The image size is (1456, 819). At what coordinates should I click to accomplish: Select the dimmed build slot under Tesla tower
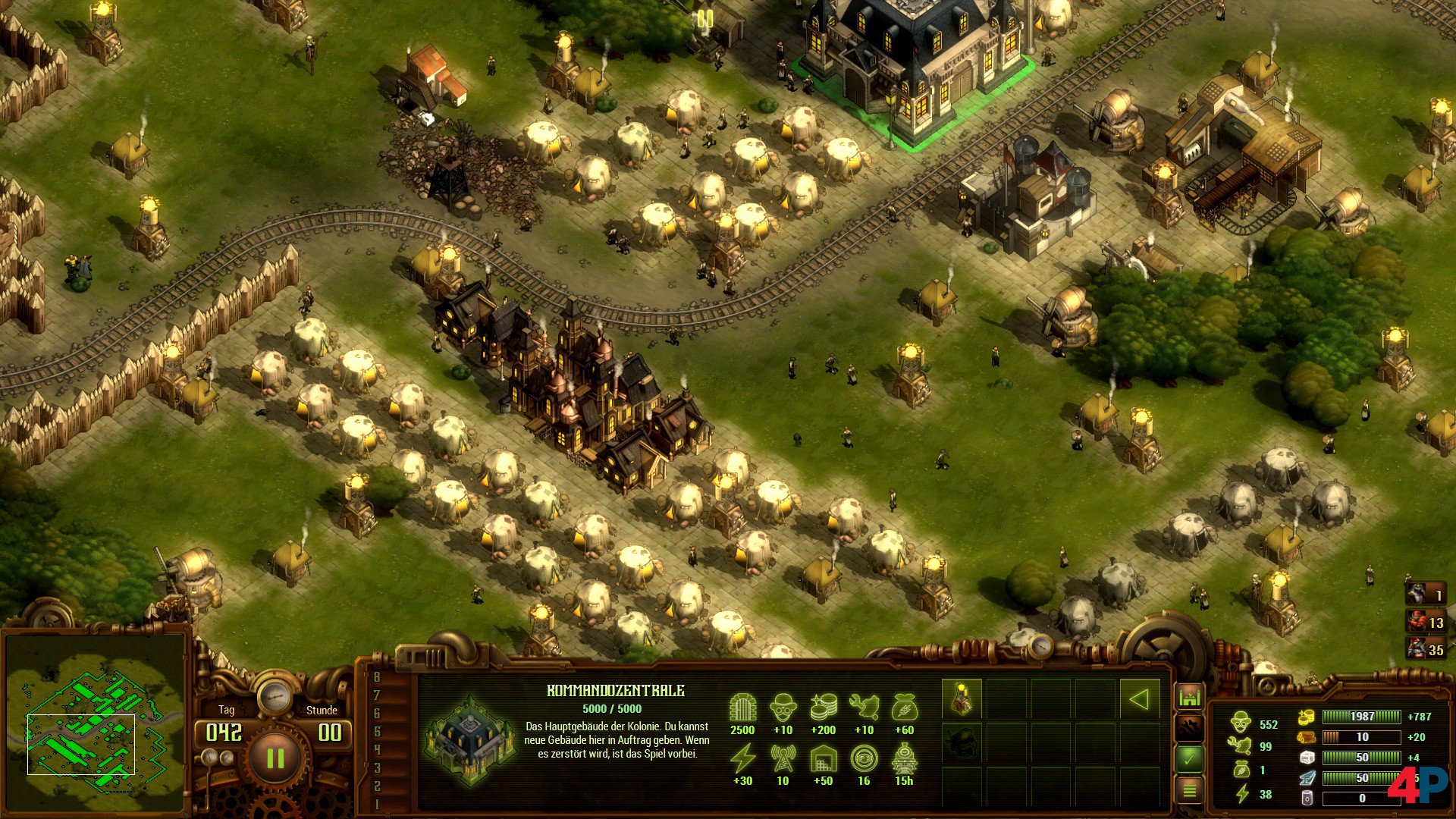(962, 742)
